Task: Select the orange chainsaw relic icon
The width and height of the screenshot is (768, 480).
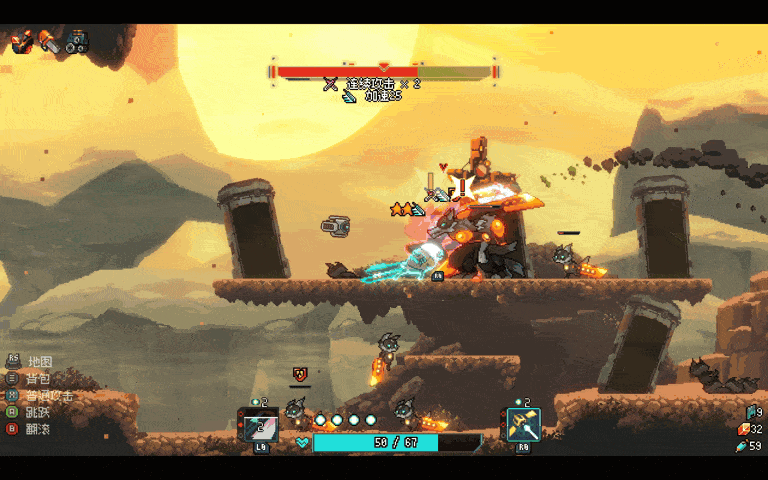Action: [49, 42]
